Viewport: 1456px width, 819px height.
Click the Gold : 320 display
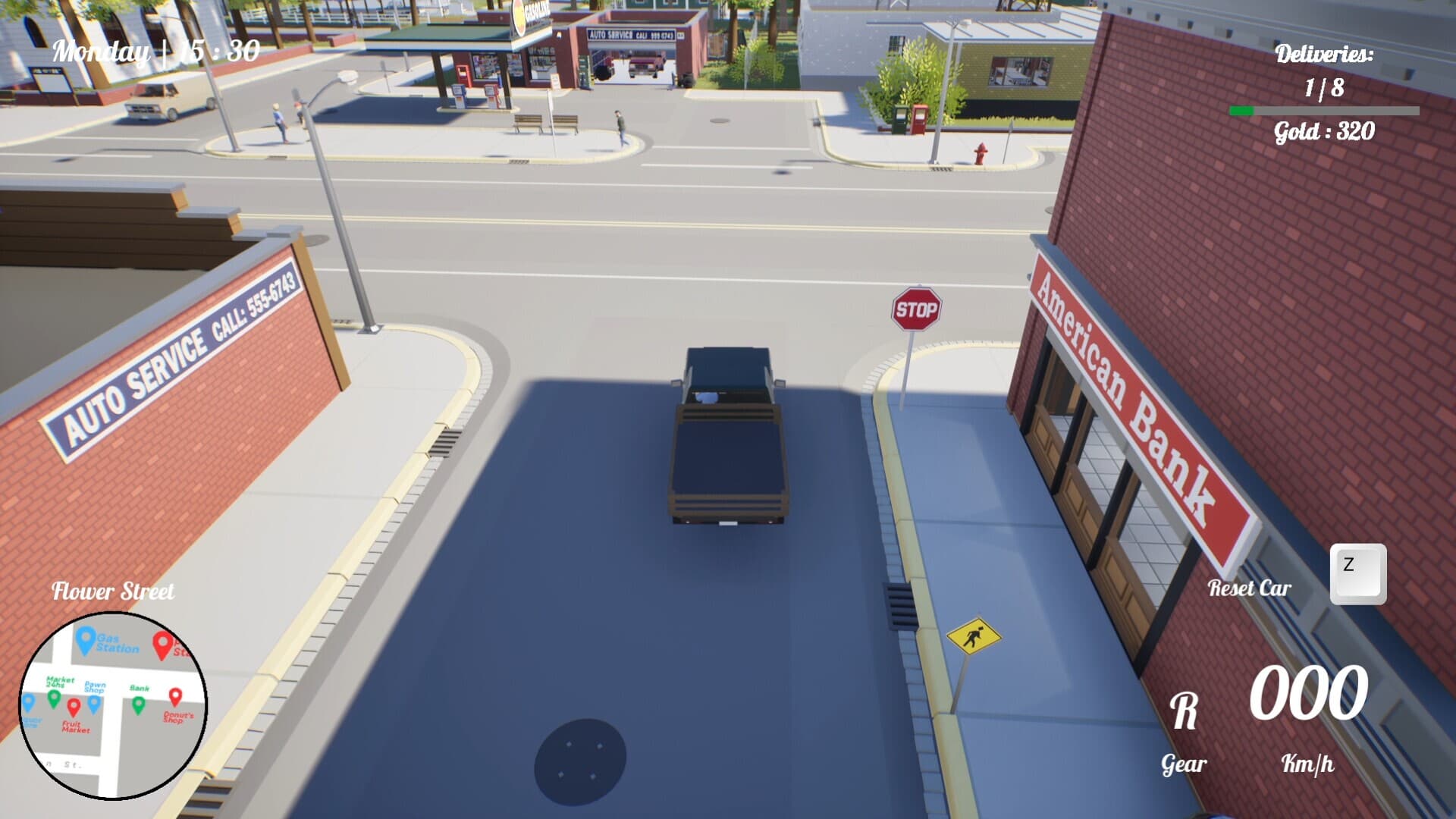coord(1323,133)
